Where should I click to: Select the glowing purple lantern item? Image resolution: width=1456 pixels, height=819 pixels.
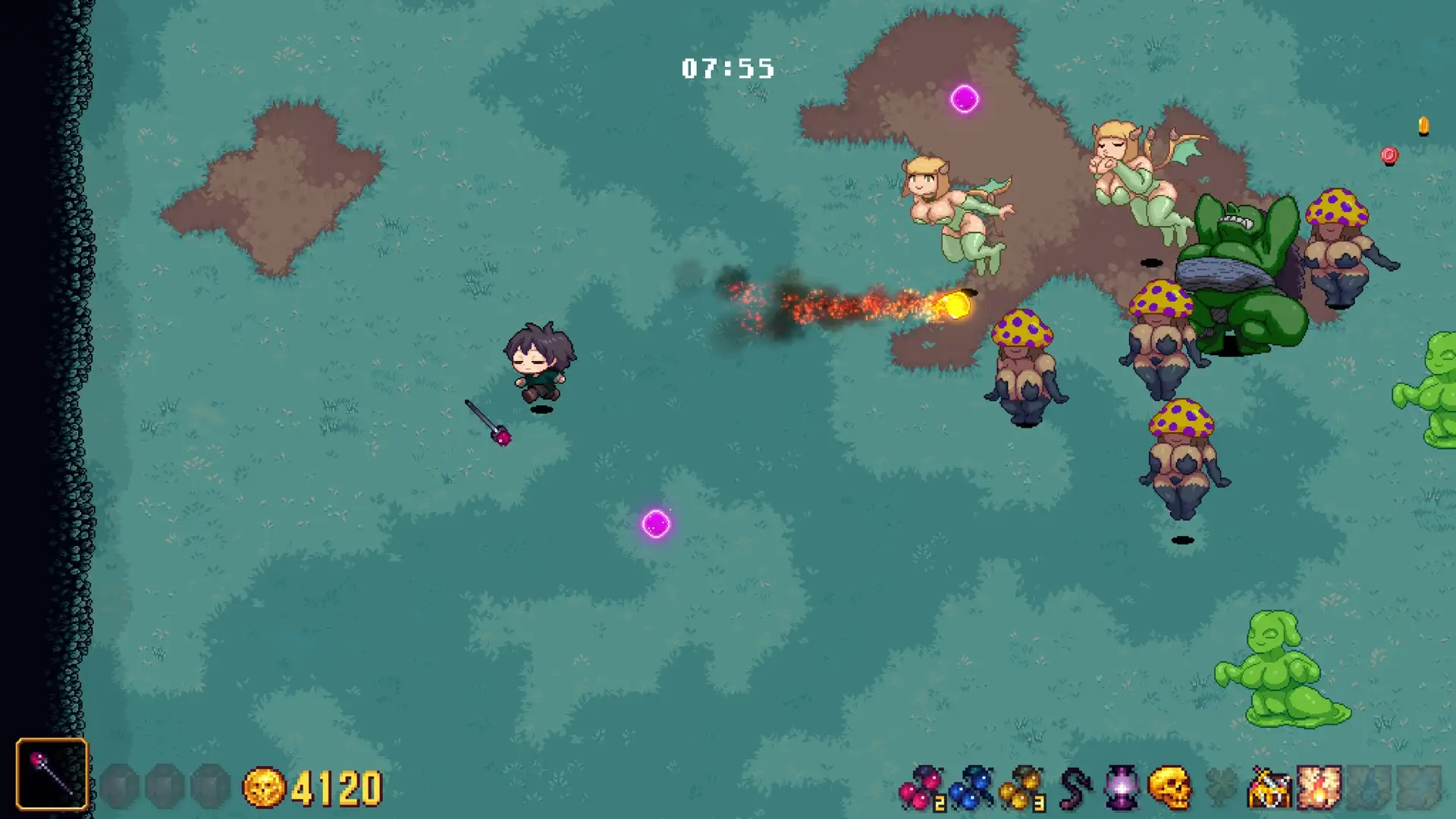[x=1122, y=788]
